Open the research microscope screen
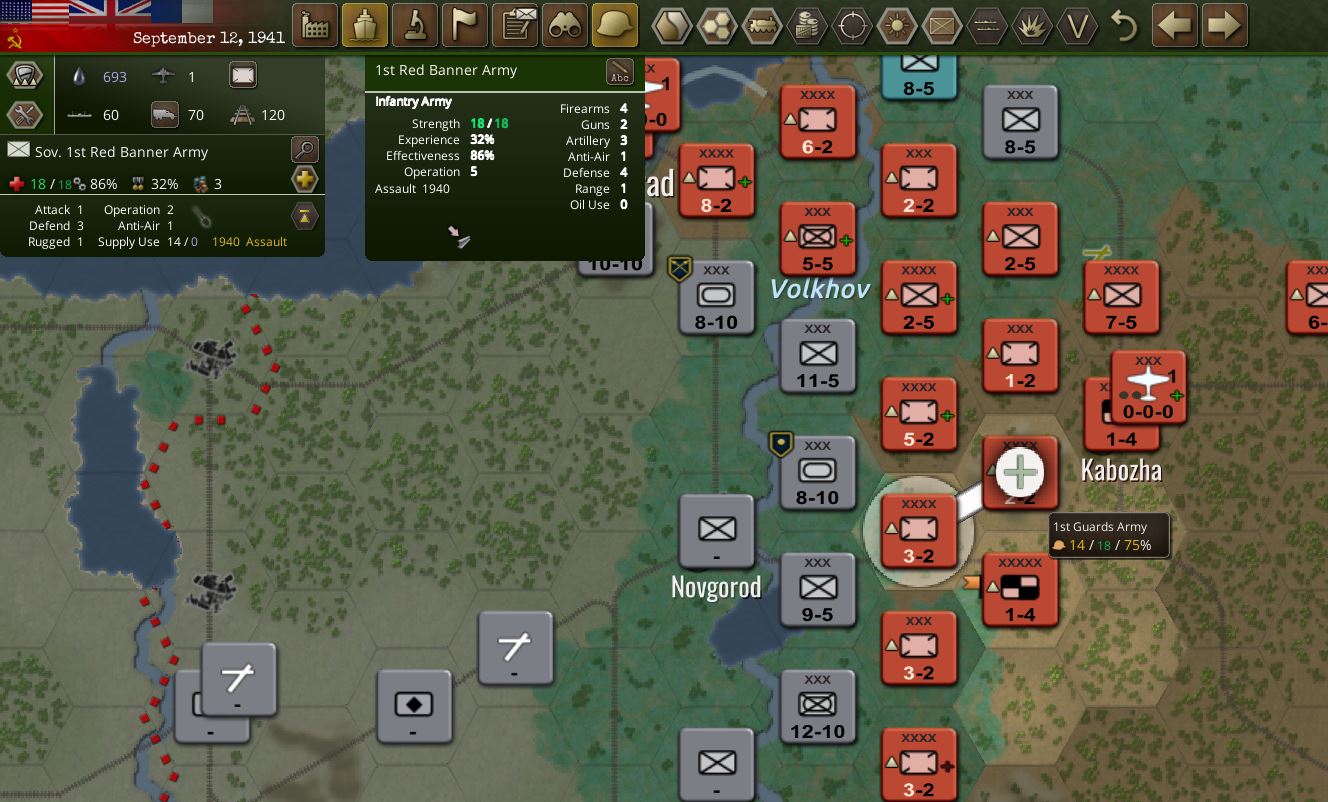The width and height of the screenshot is (1328, 802). [x=415, y=24]
